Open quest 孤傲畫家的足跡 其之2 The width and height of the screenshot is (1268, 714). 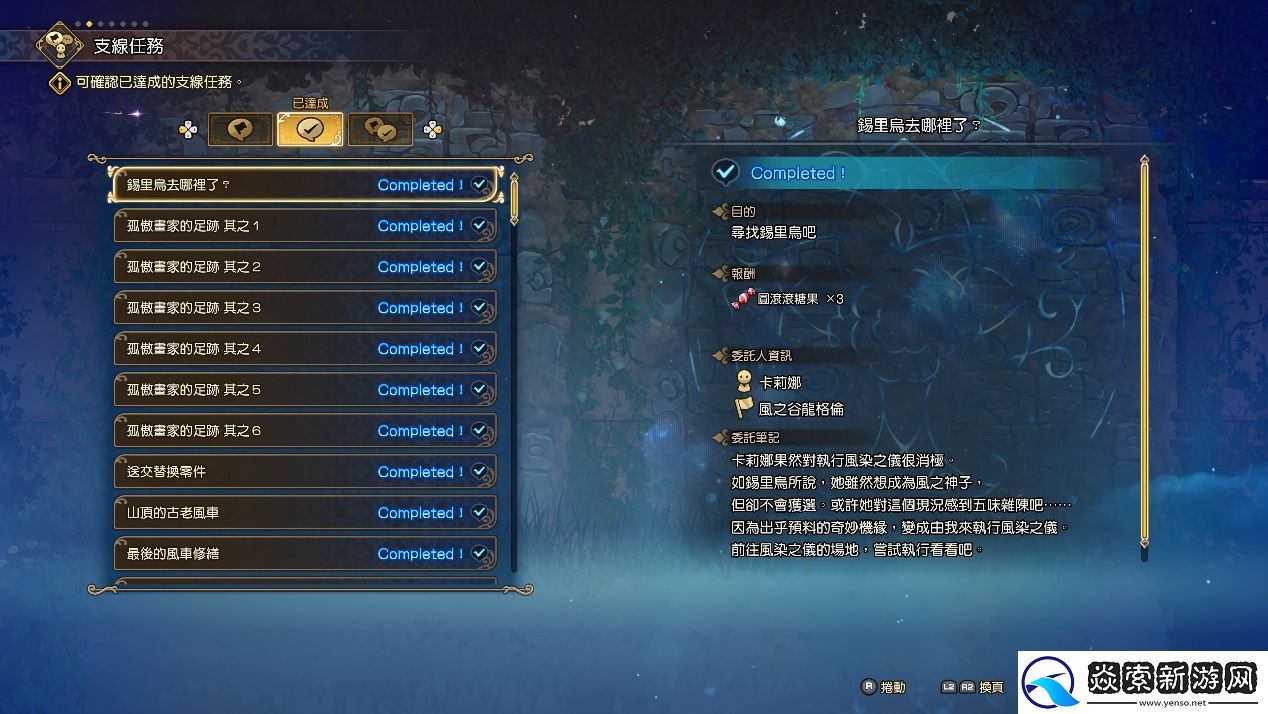click(x=305, y=267)
